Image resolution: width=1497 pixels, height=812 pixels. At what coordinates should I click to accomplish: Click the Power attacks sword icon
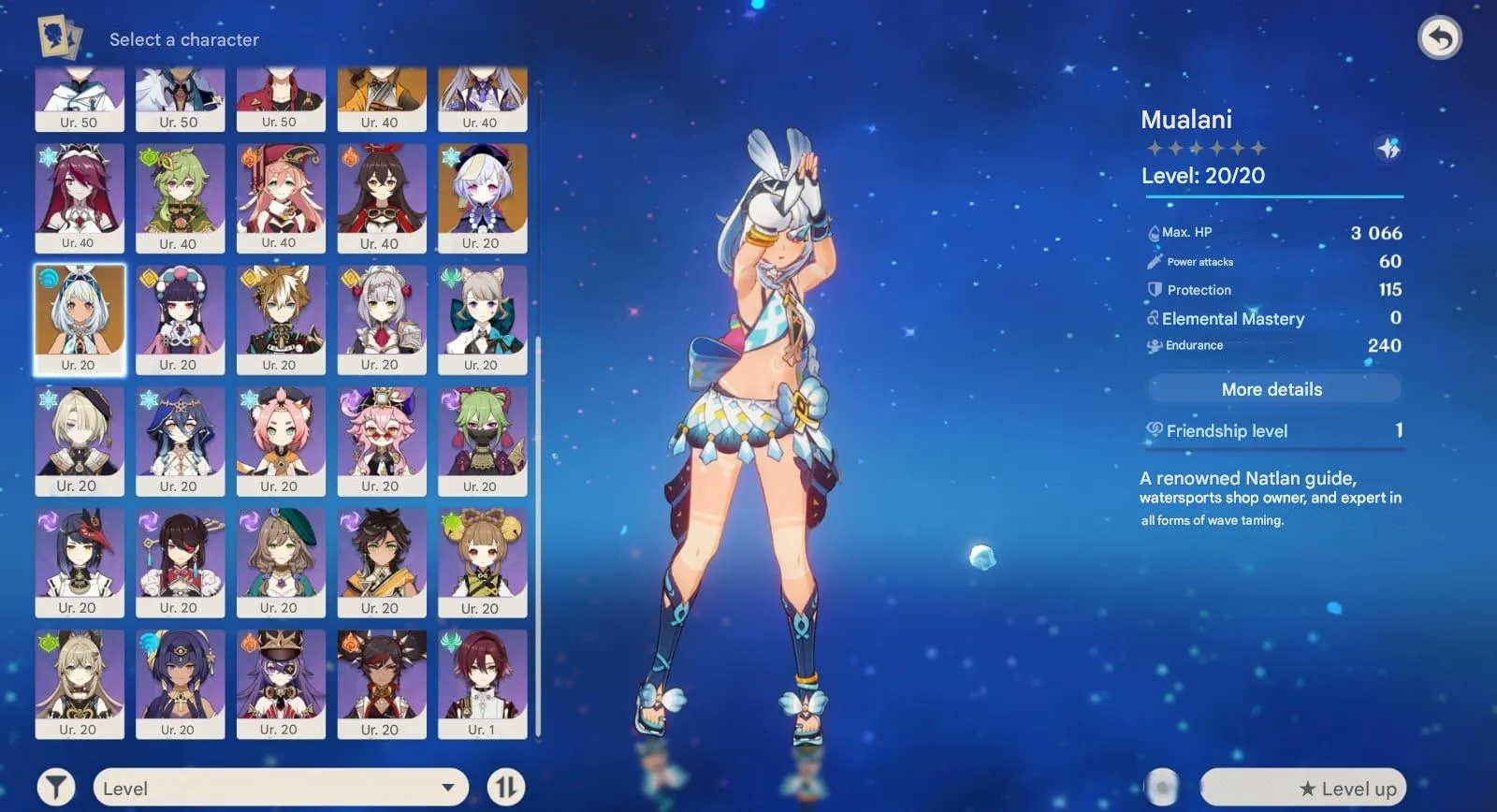pos(1153,261)
